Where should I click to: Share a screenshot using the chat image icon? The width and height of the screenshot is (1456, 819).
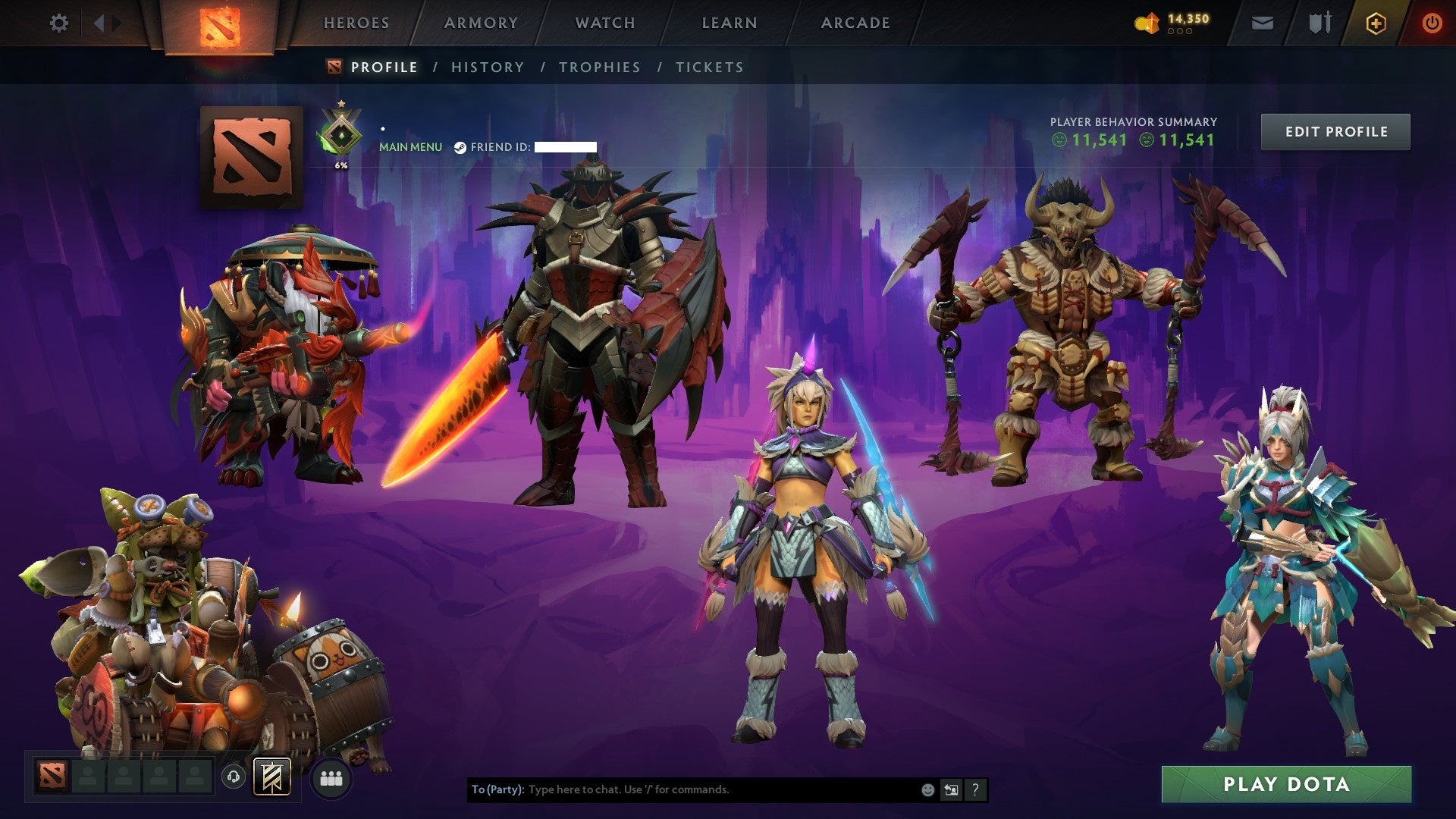951,789
